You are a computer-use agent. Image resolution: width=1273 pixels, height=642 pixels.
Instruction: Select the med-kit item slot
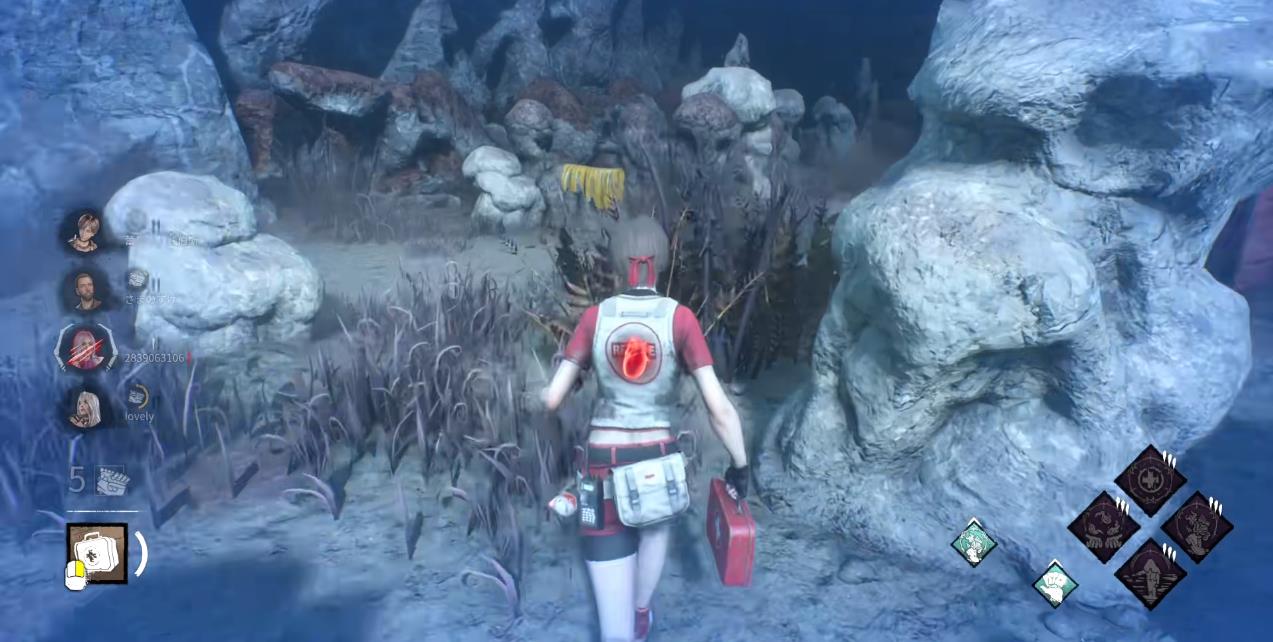pos(97,553)
